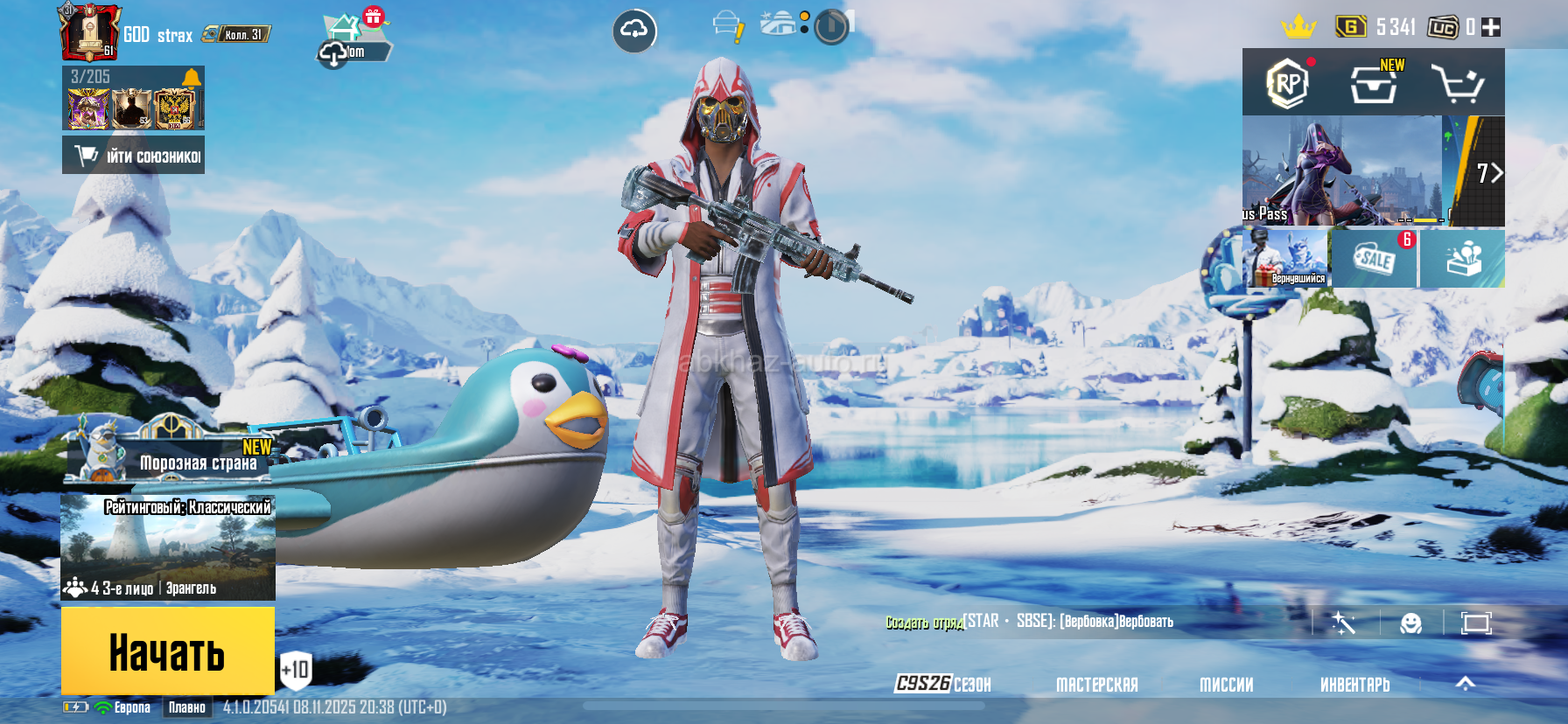Click the Найти союзников button
This screenshot has height=724, width=1568.
point(133,156)
